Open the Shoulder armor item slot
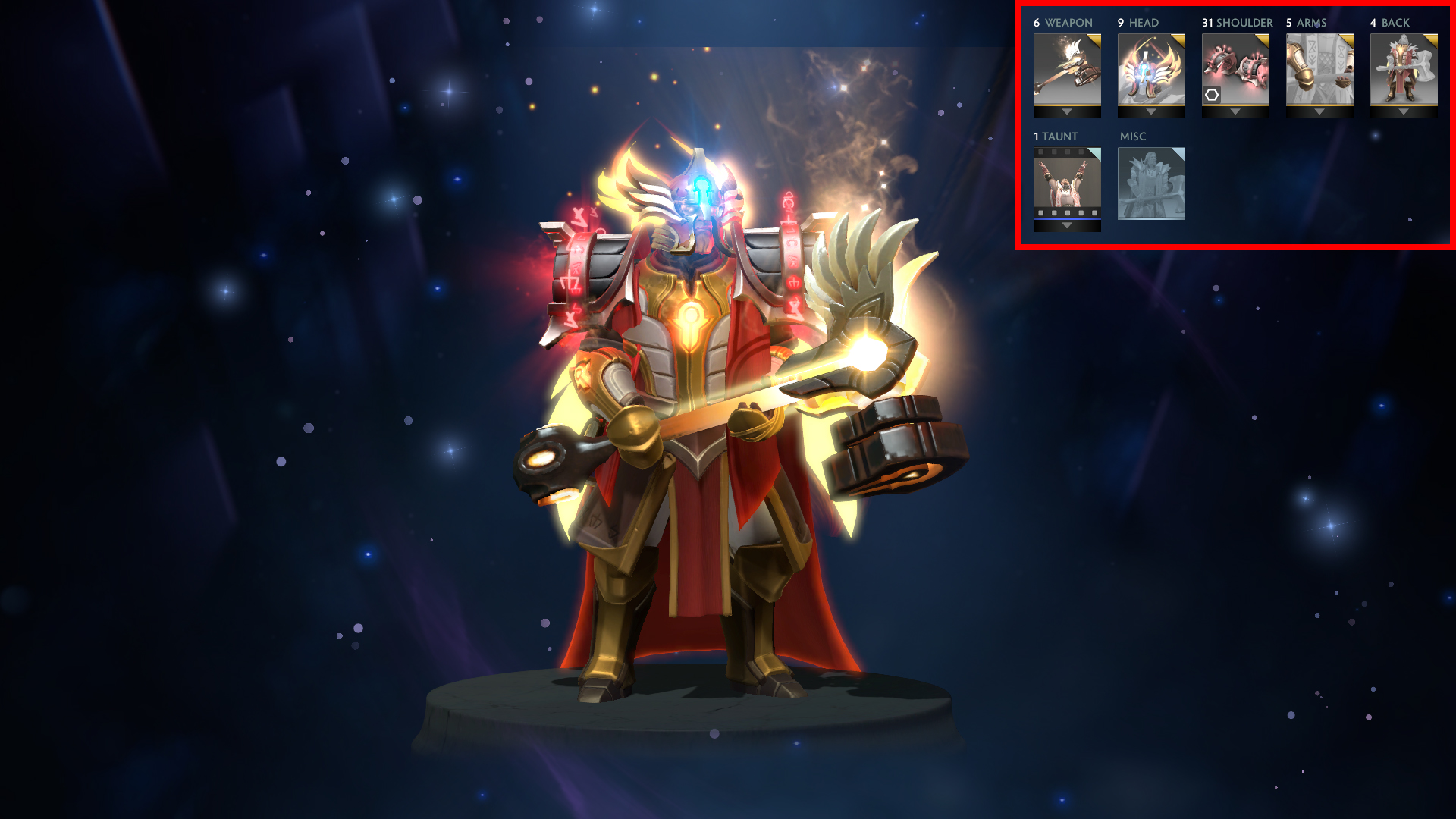The height and width of the screenshot is (819, 1456). pyautogui.click(x=1235, y=69)
